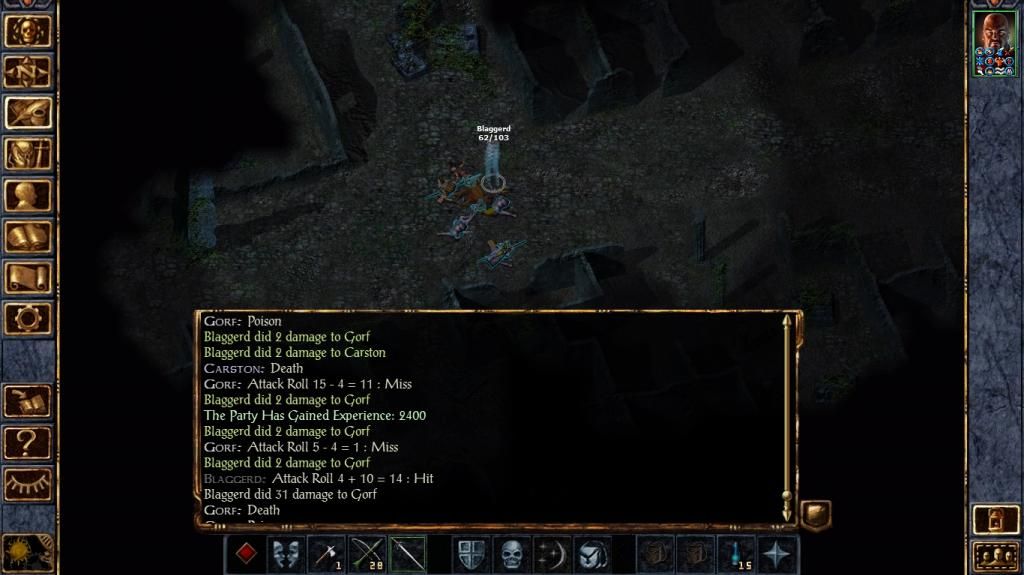The width and height of the screenshot is (1024, 575).
Task: Toggle the message log size button
Action: [815, 515]
